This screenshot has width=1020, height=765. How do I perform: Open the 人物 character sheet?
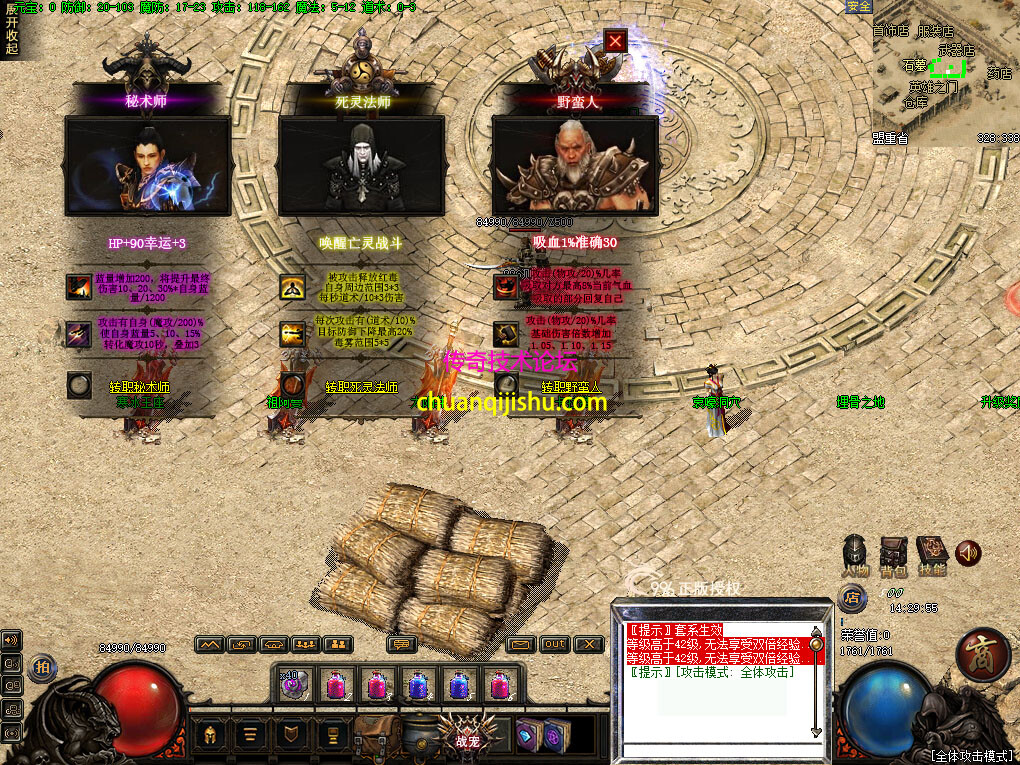click(855, 554)
